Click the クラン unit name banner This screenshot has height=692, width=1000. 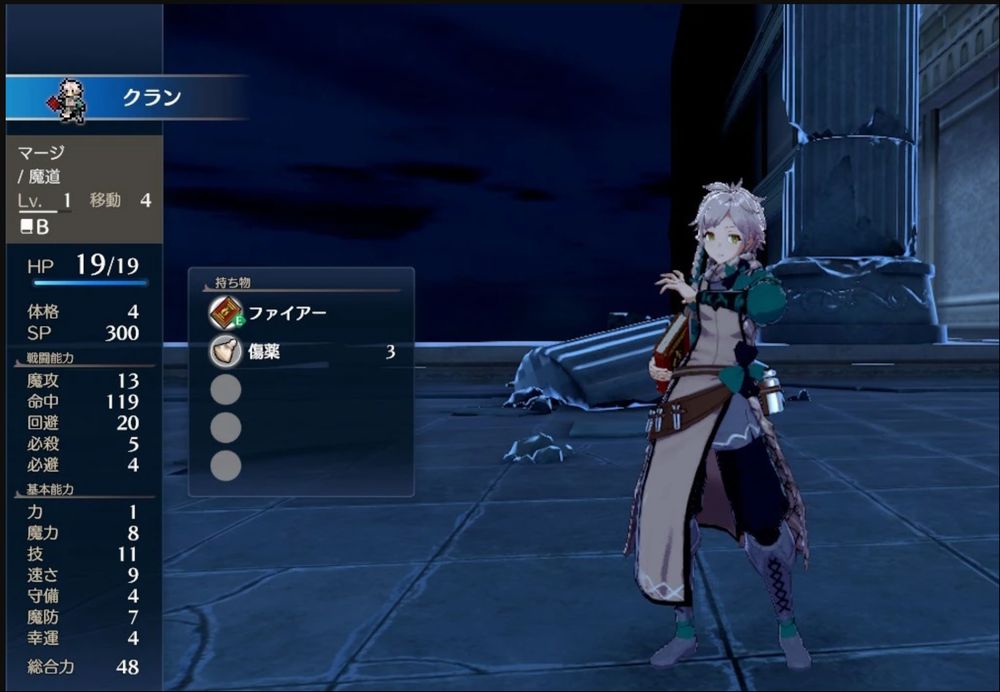click(150, 98)
